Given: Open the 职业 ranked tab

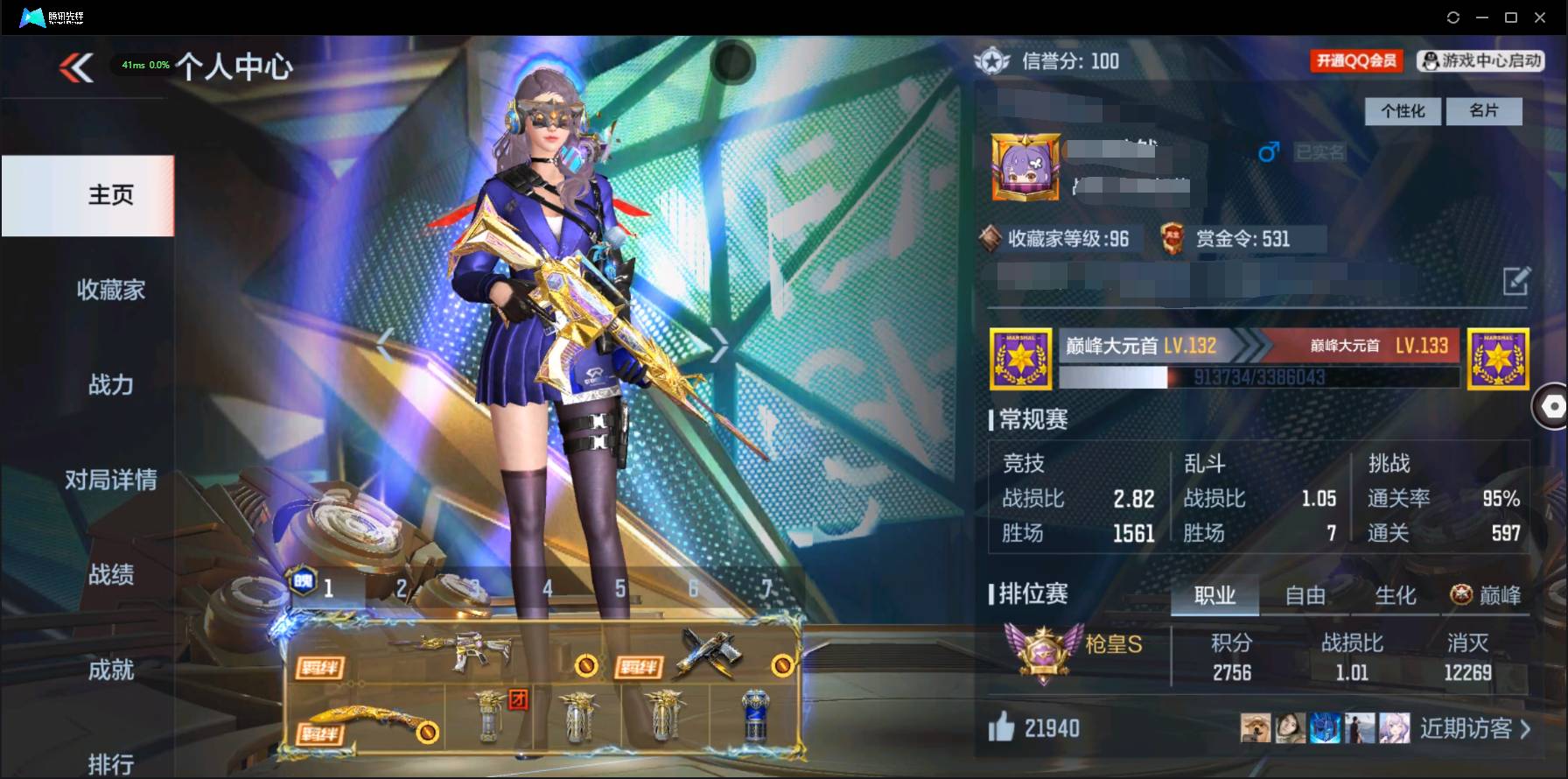Looking at the screenshot, I should tap(1214, 595).
